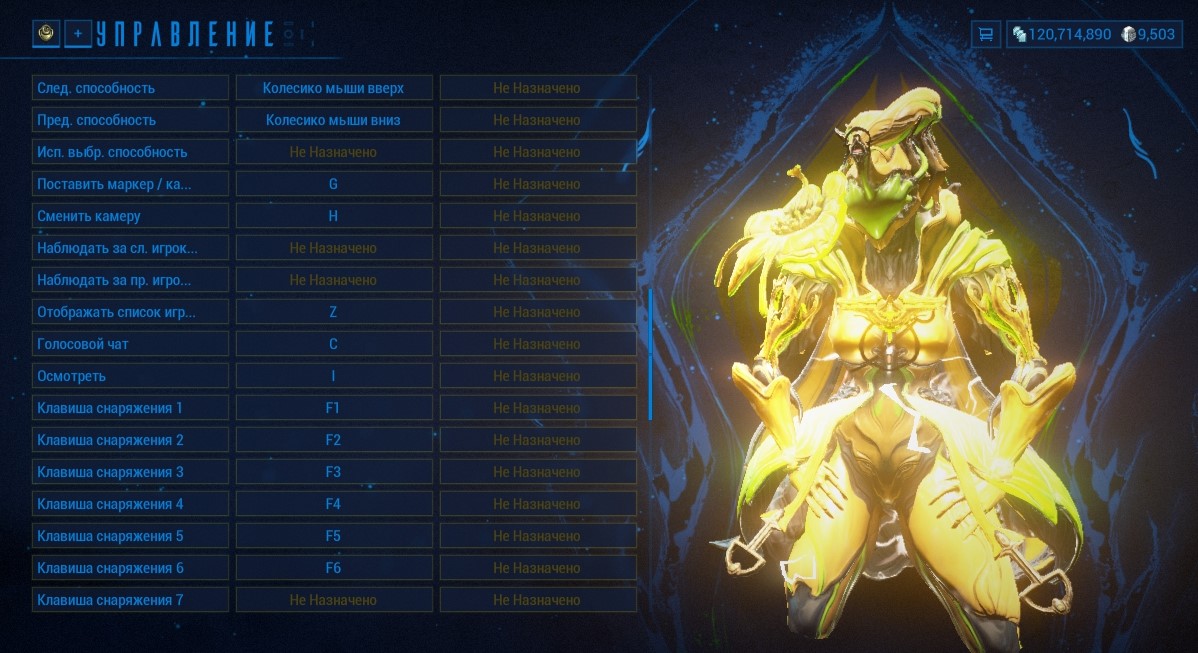Click the bindings list scrollbar thumb
This screenshot has height=653, width=1198.
(x=650, y=354)
